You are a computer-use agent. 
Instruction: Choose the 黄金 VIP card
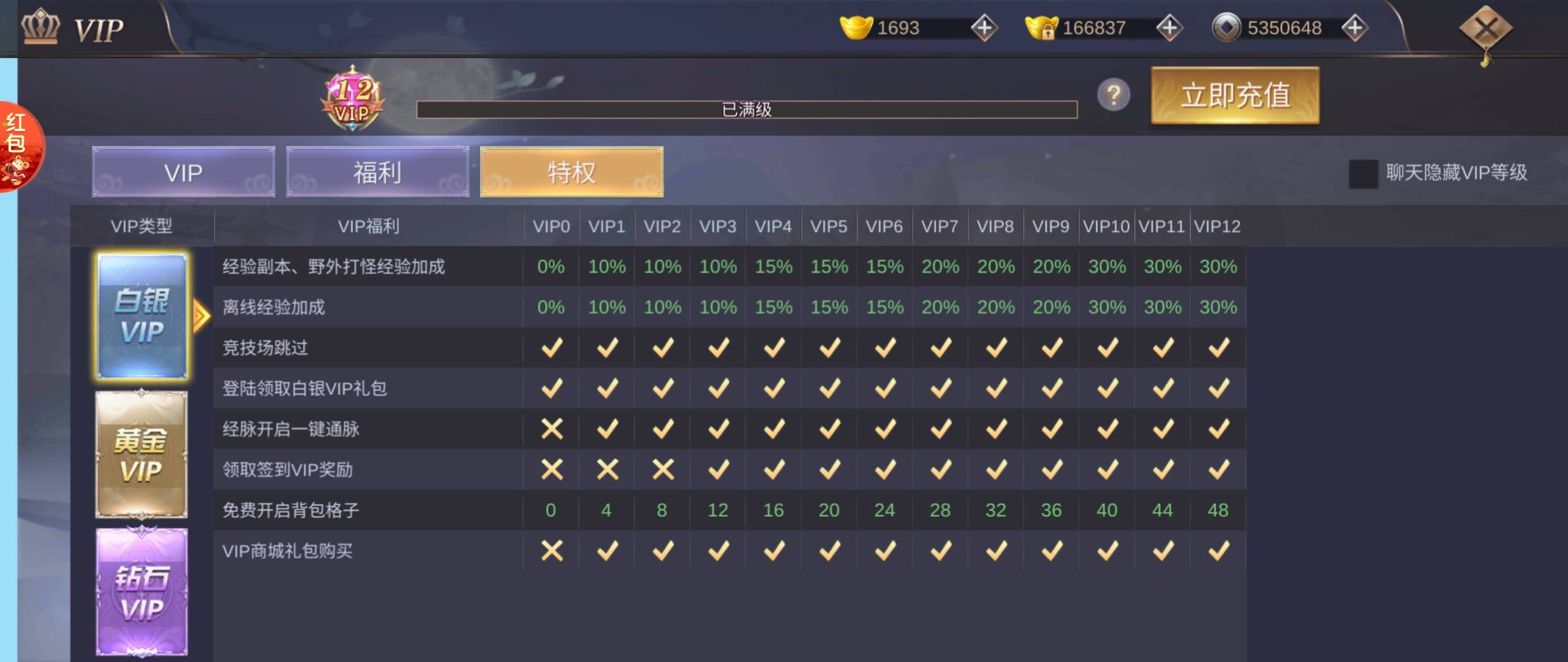[x=141, y=455]
